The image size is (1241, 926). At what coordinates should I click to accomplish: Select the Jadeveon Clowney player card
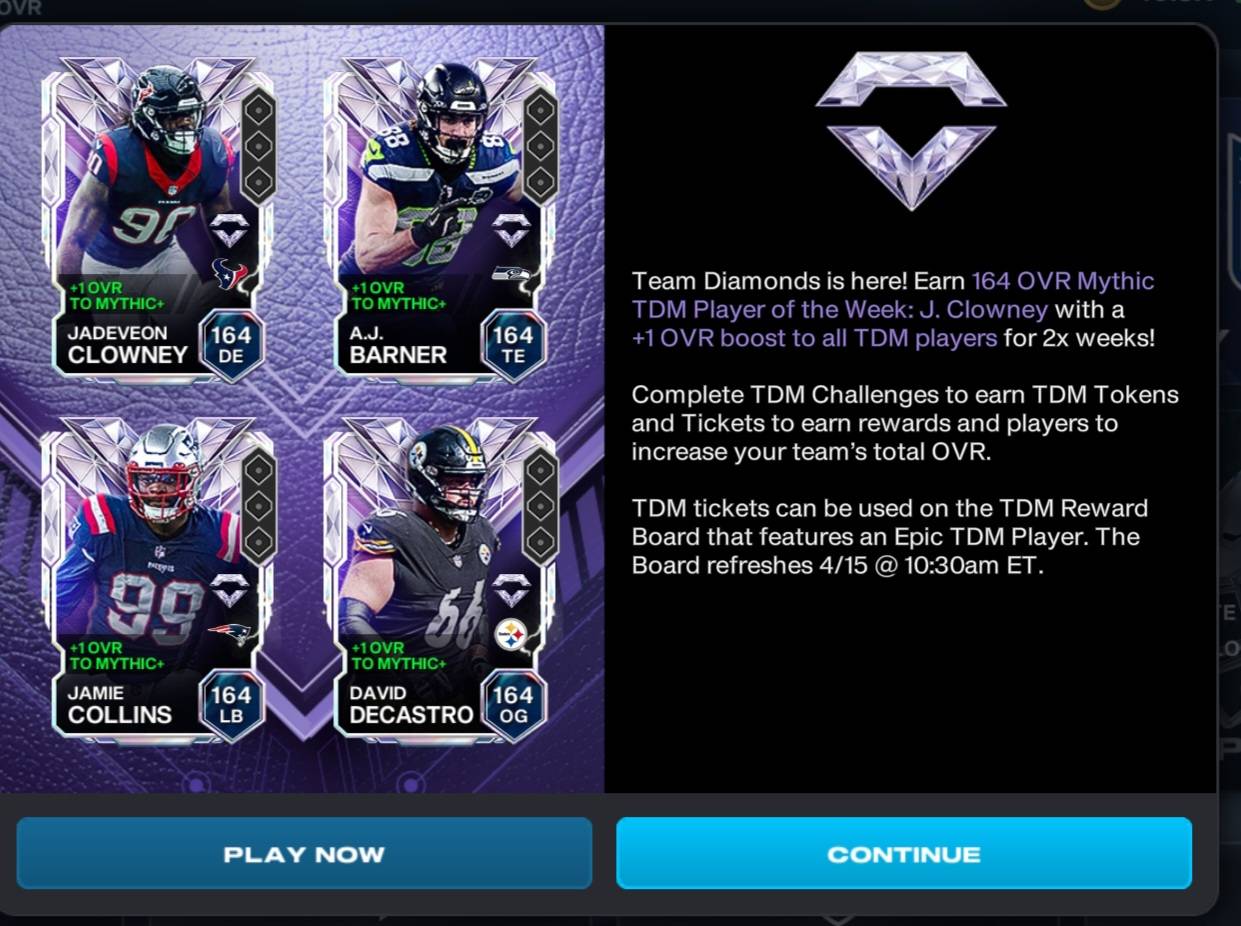point(159,216)
